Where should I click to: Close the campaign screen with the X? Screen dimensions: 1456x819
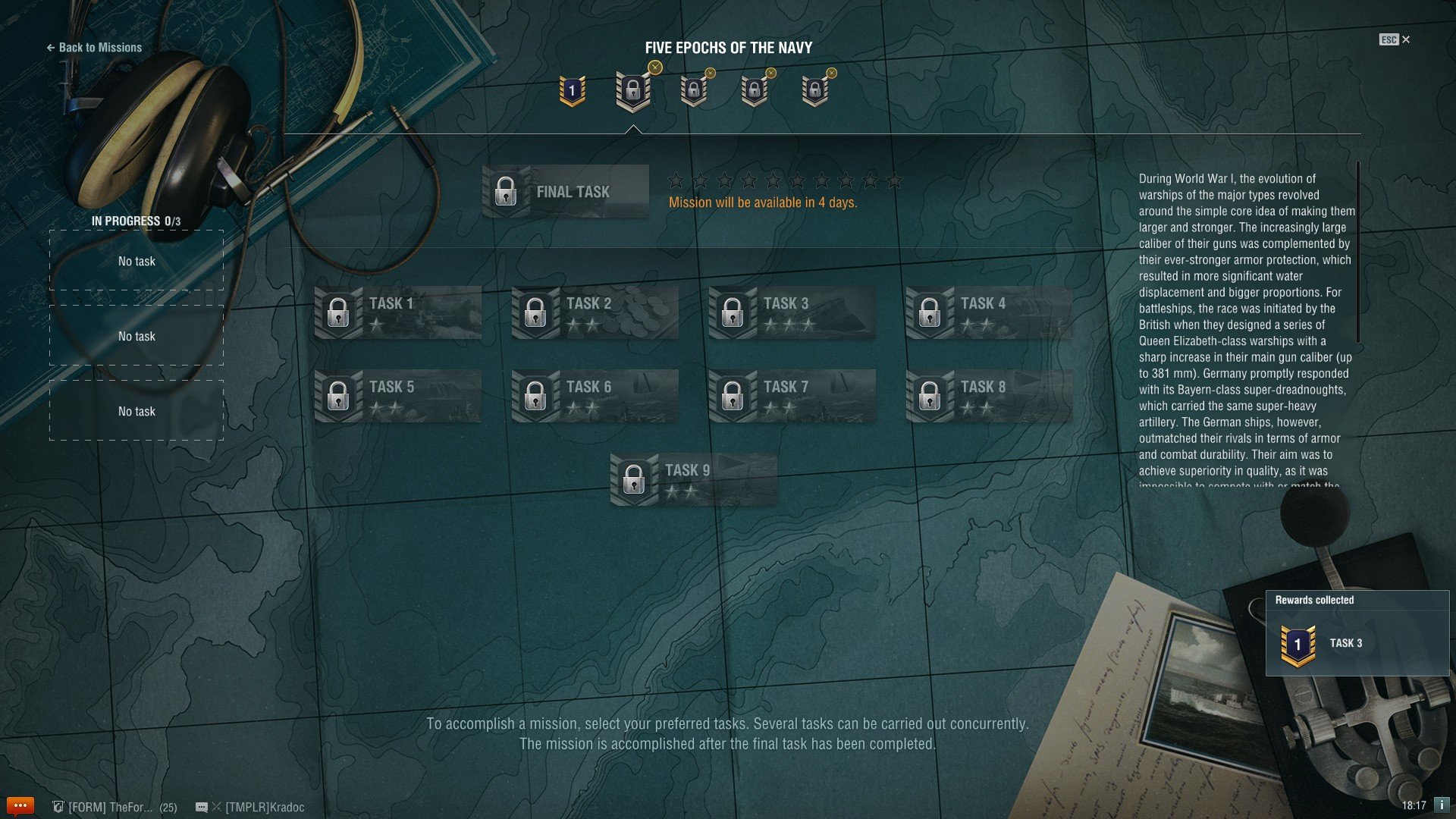point(1405,39)
